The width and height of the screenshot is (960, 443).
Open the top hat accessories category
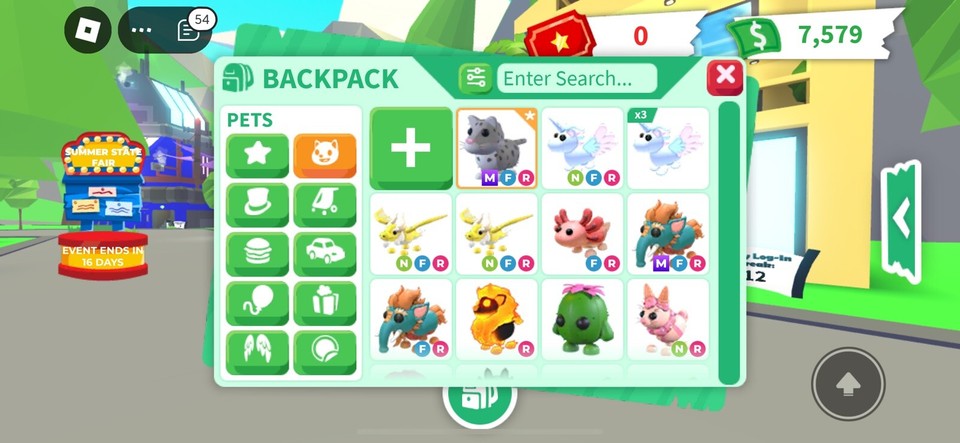pyautogui.click(x=257, y=205)
